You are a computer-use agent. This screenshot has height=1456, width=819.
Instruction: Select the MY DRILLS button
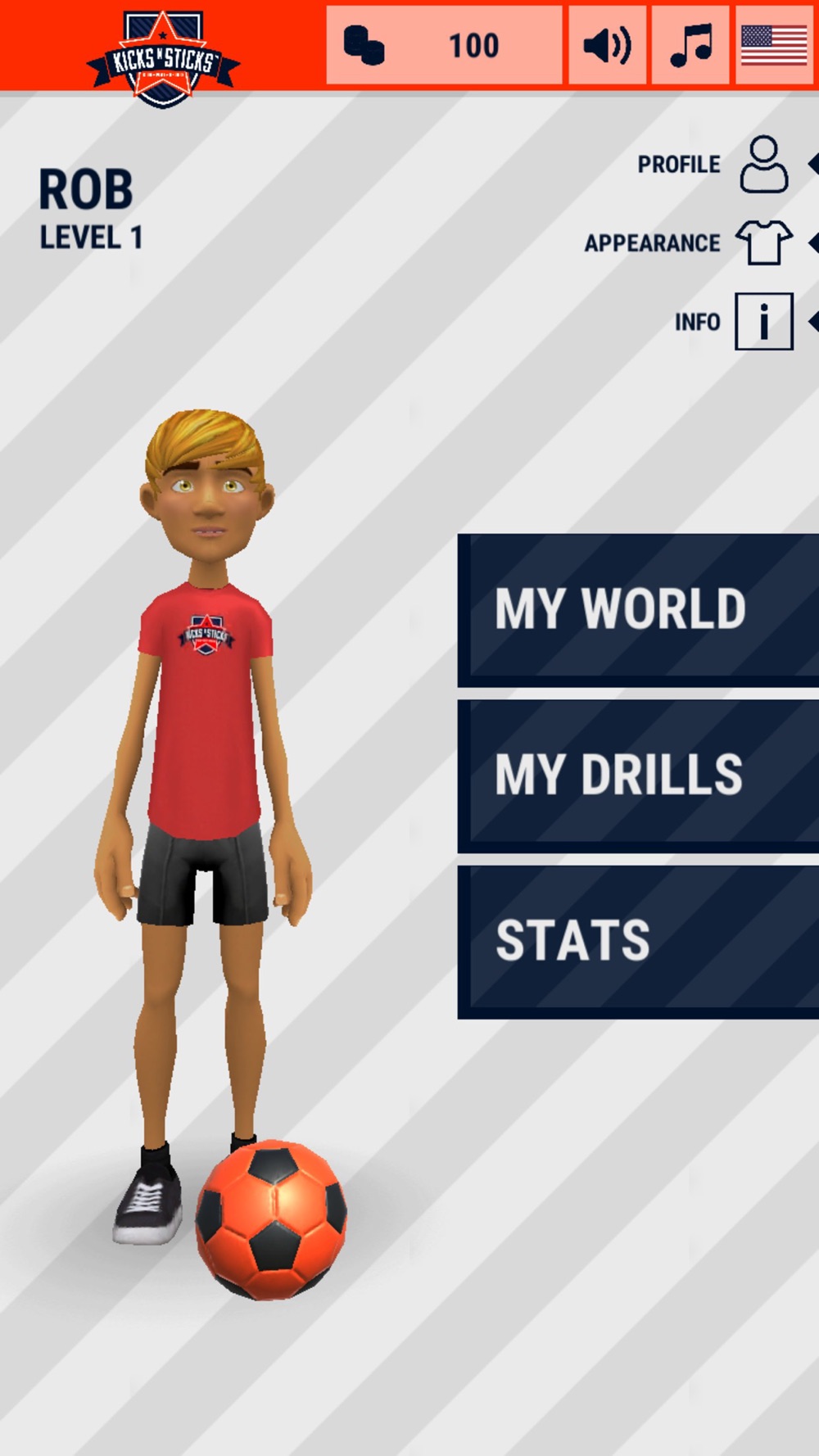point(637,775)
